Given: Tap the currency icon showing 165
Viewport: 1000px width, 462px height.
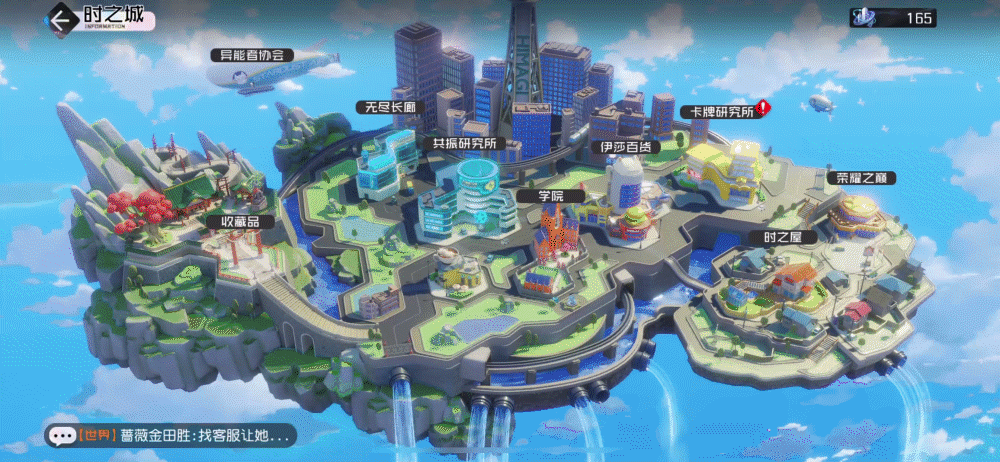Looking at the screenshot, I should point(864,18).
